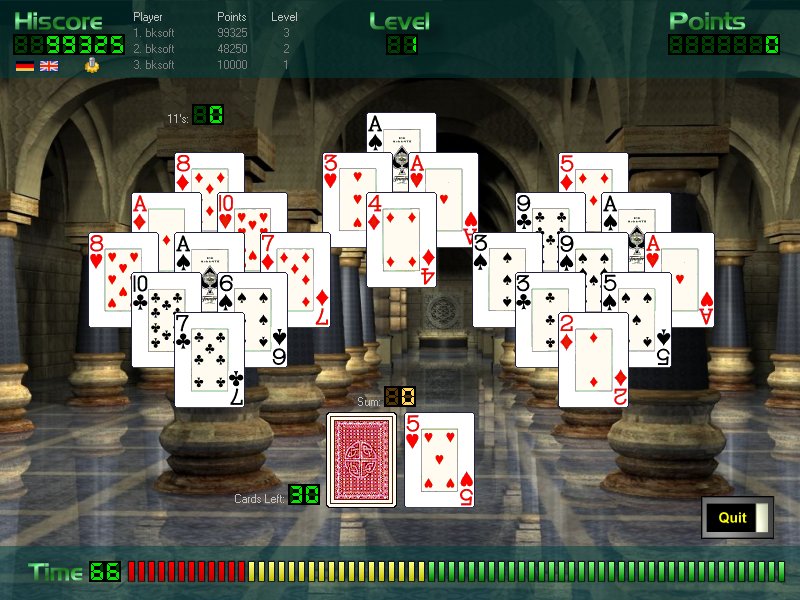Quit the game with the Quit button
800x600 pixels.
pos(733,517)
